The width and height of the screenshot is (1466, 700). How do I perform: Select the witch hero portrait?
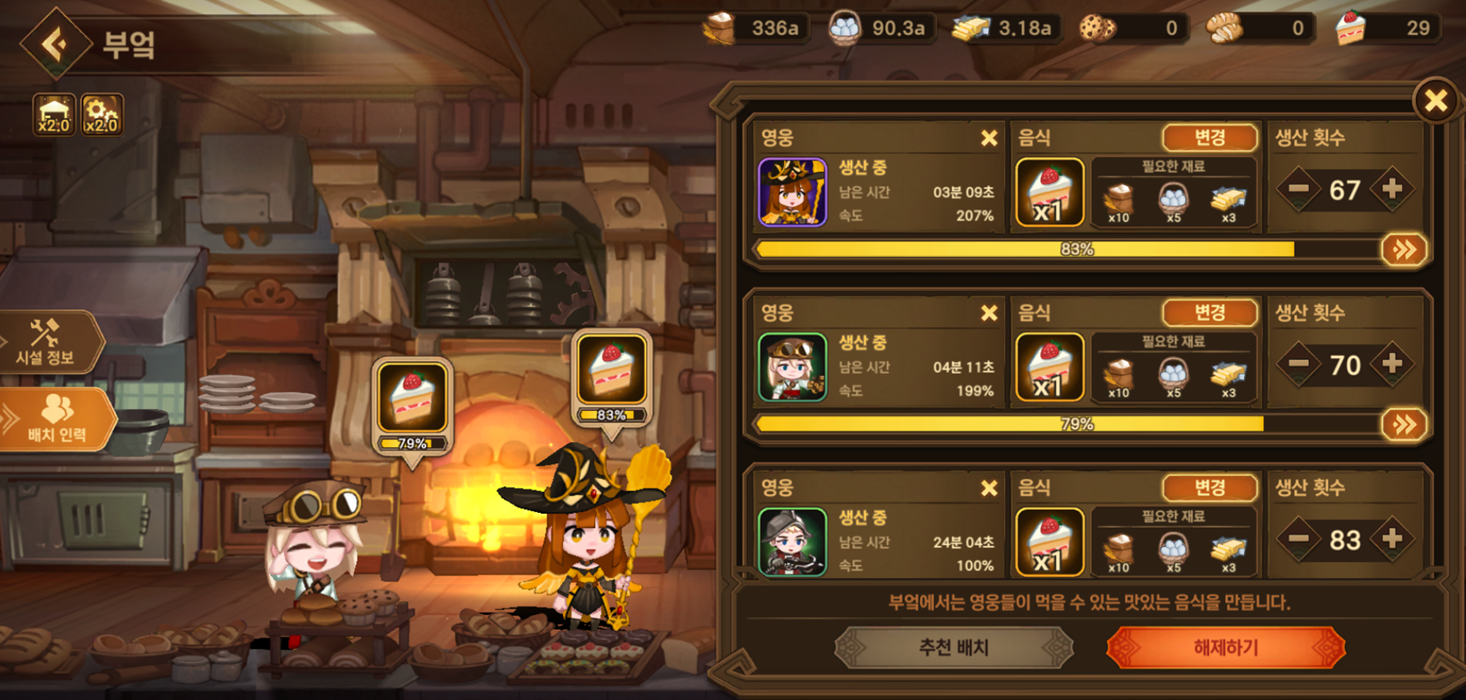(x=792, y=192)
